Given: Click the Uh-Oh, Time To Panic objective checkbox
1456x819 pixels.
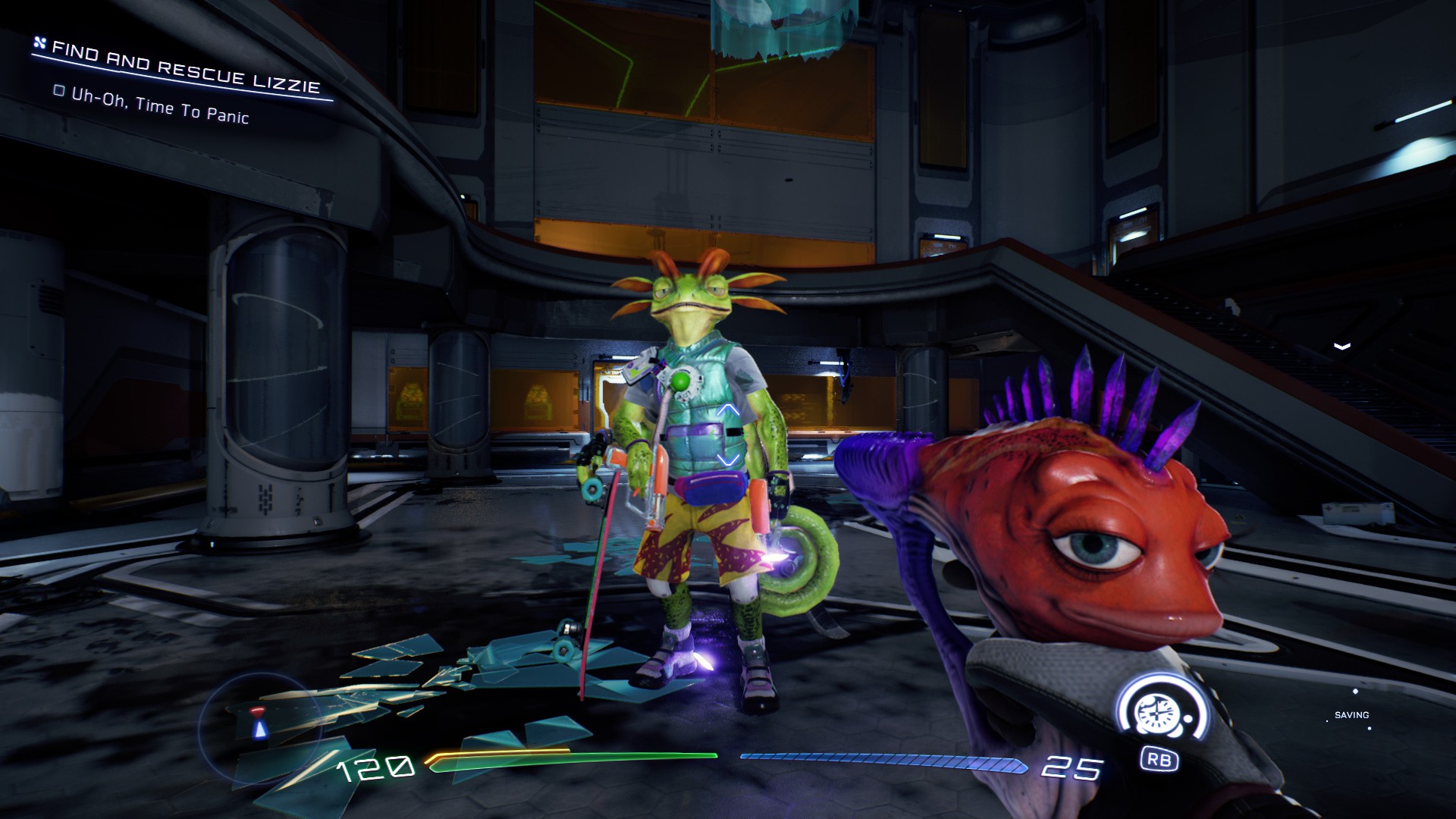Looking at the screenshot, I should coord(59,91).
